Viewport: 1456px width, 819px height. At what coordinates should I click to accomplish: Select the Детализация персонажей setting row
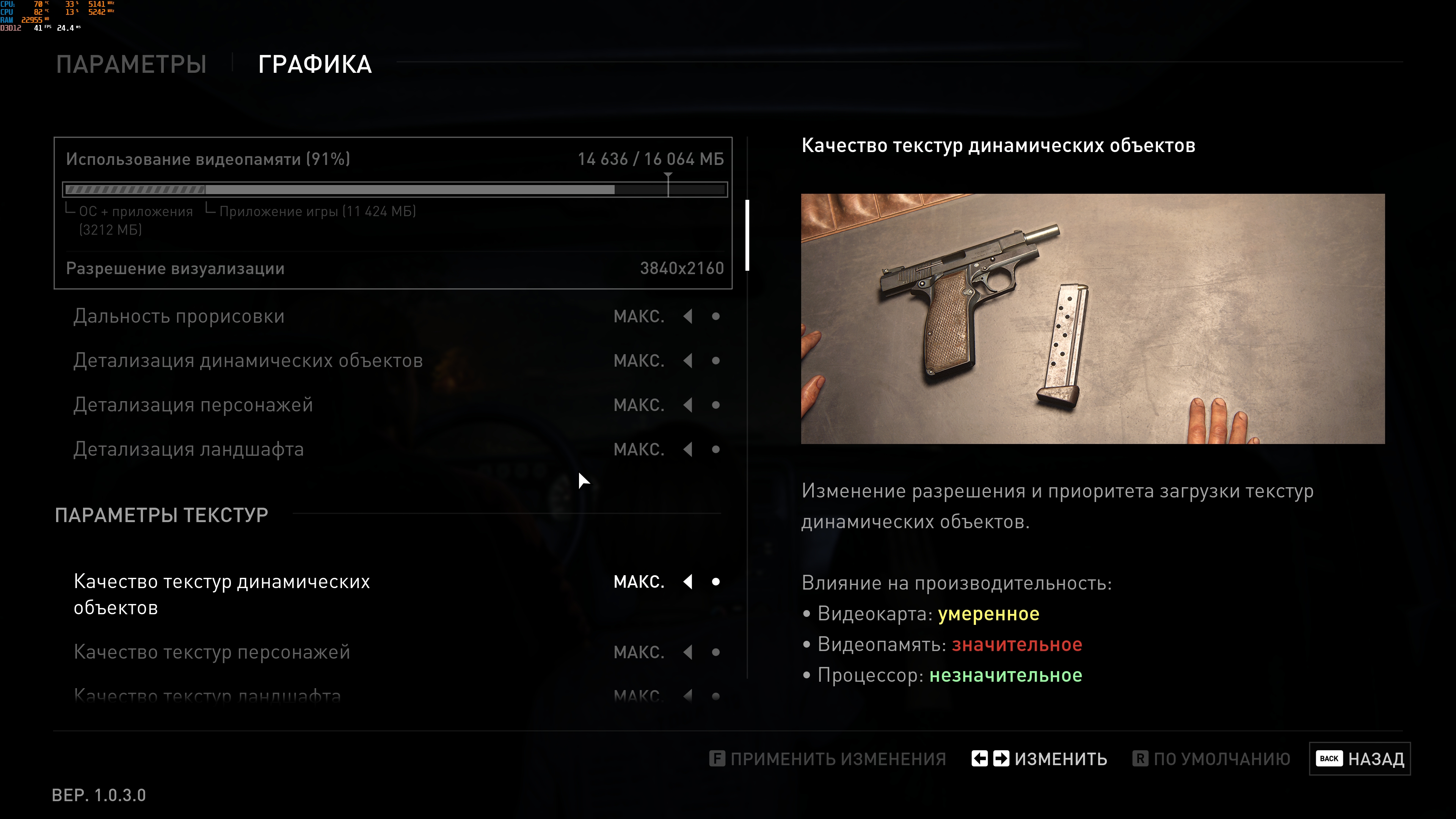pyautogui.click(x=193, y=405)
